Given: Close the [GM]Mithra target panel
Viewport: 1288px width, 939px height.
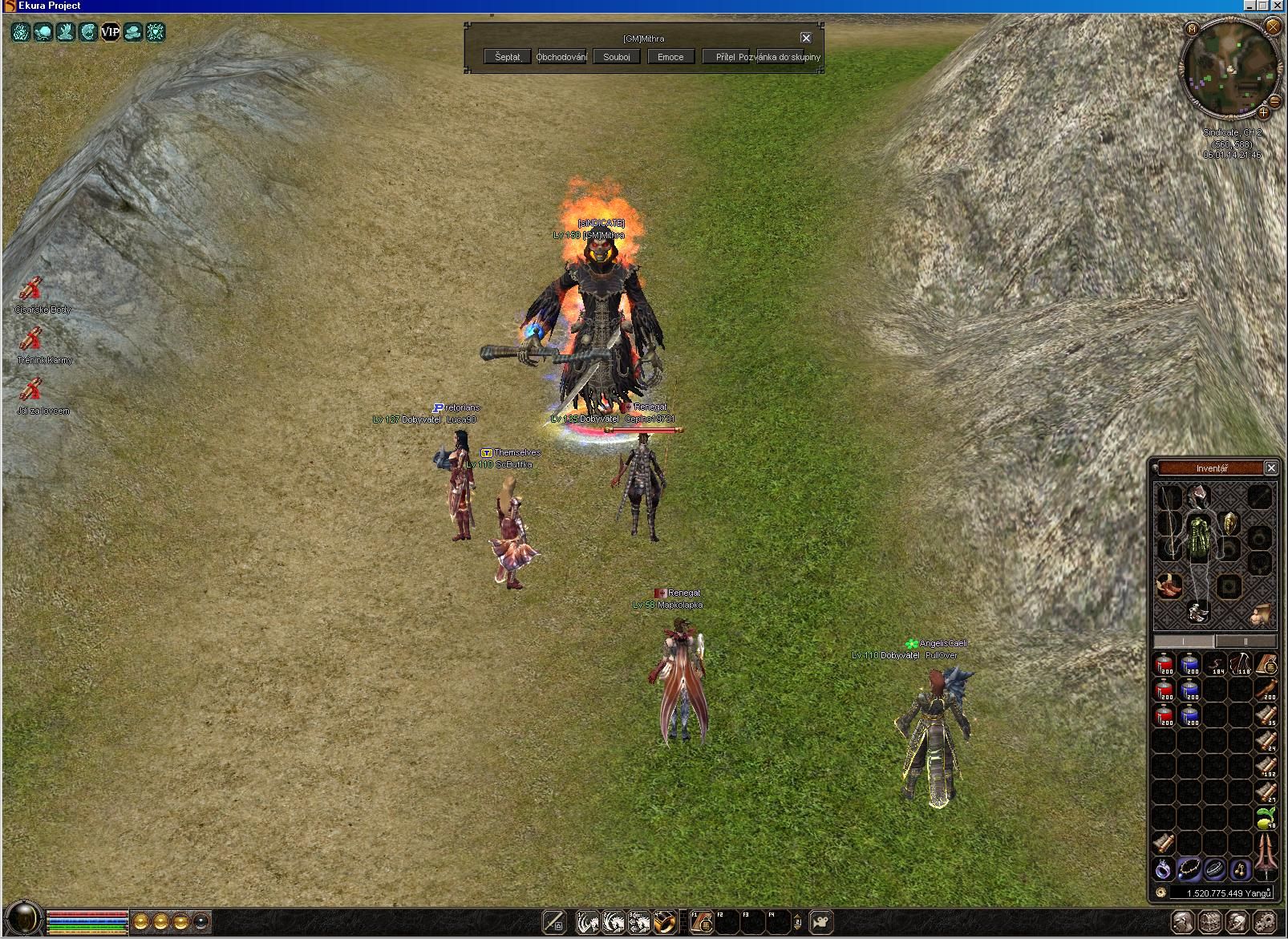Looking at the screenshot, I should (x=806, y=38).
